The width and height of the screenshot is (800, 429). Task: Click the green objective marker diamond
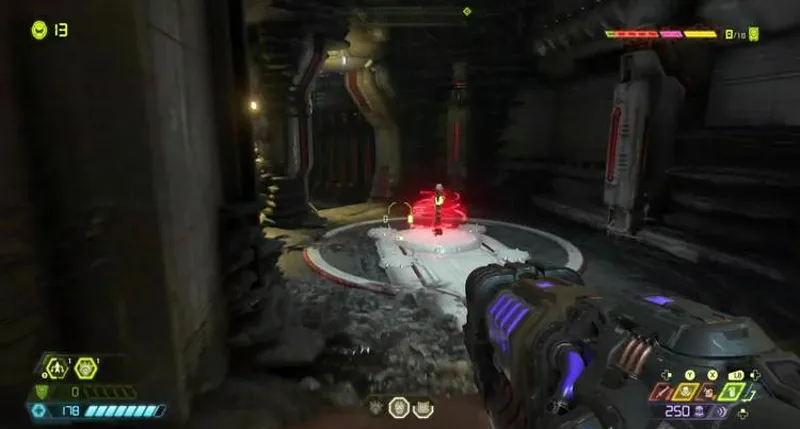point(467,11)
